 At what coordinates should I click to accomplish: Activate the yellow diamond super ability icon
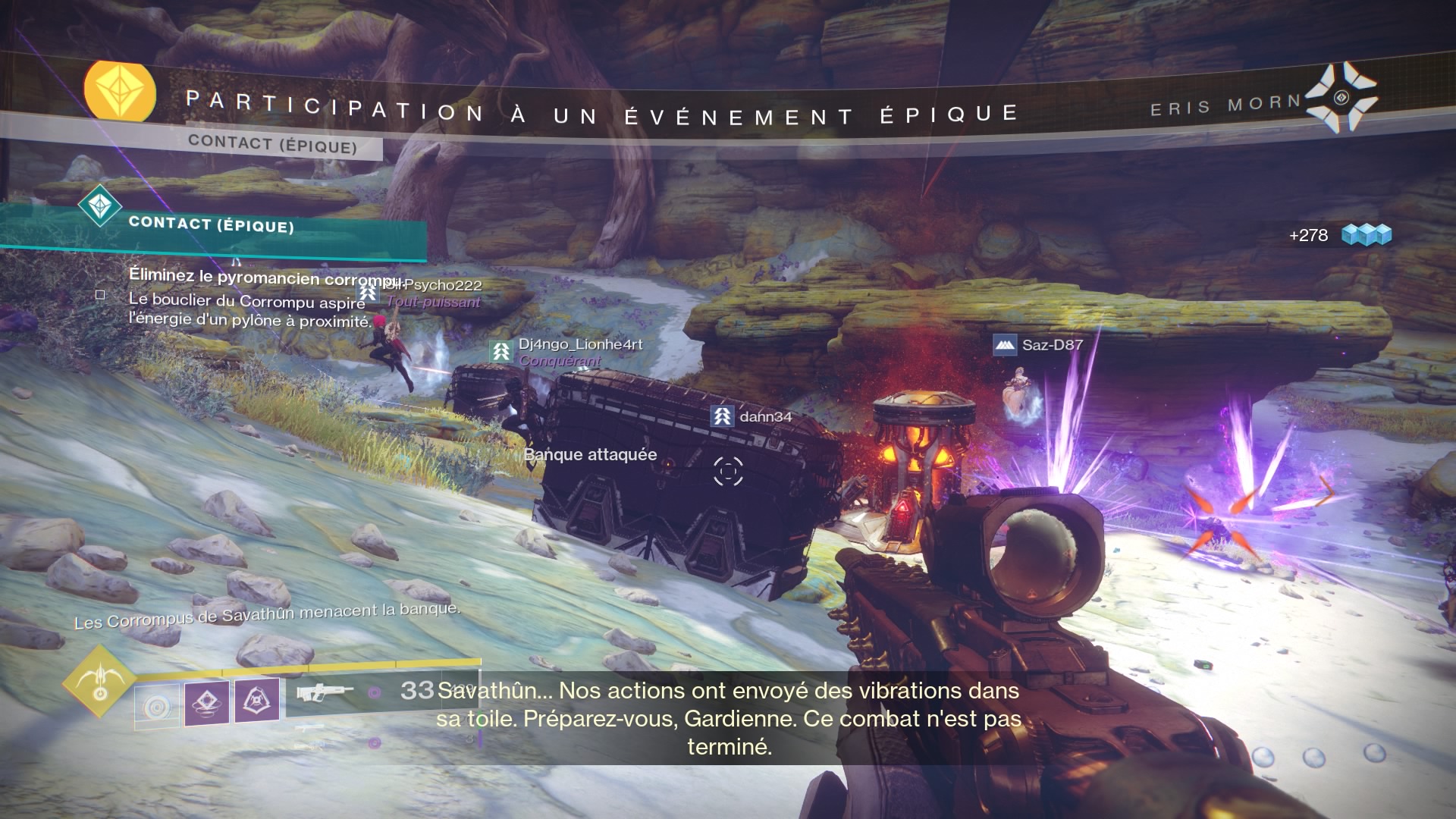tap(99, 680)
